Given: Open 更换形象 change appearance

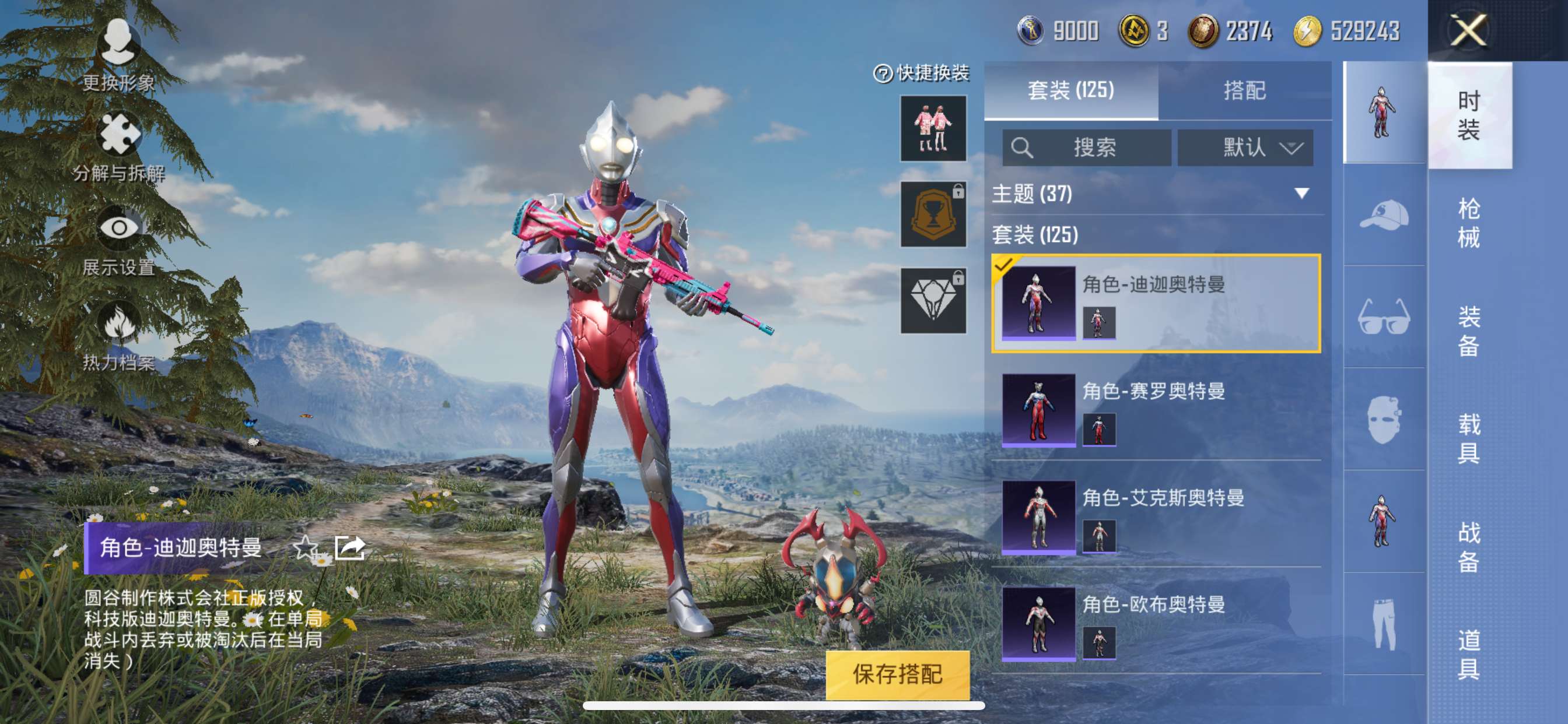Looking at the screenshot, I should (118, 55).
